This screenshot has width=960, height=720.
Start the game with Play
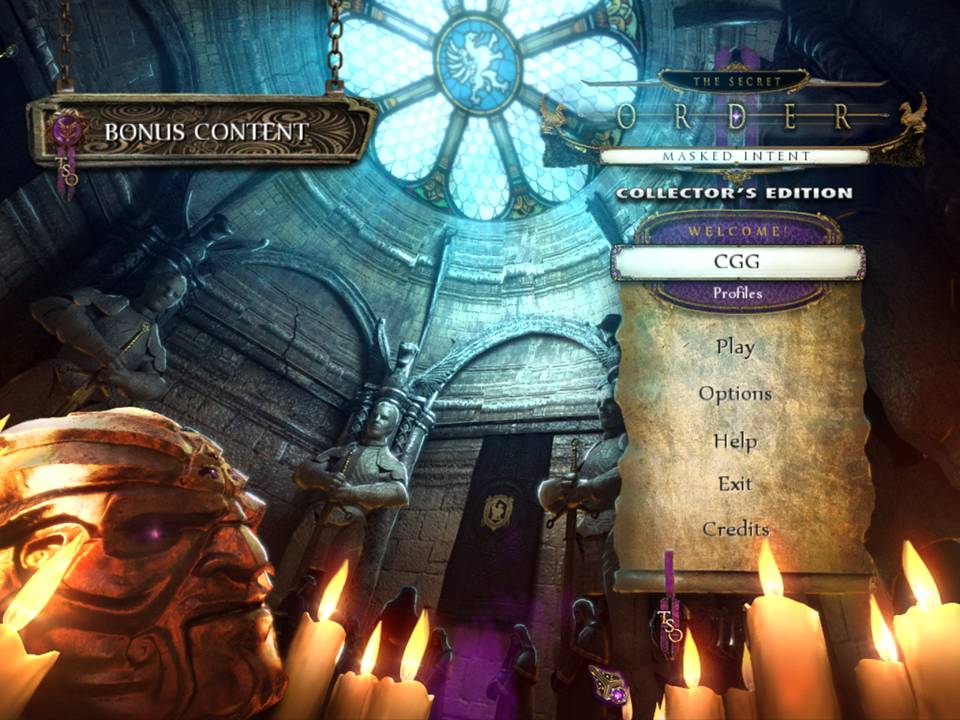[x=735, y=347]
